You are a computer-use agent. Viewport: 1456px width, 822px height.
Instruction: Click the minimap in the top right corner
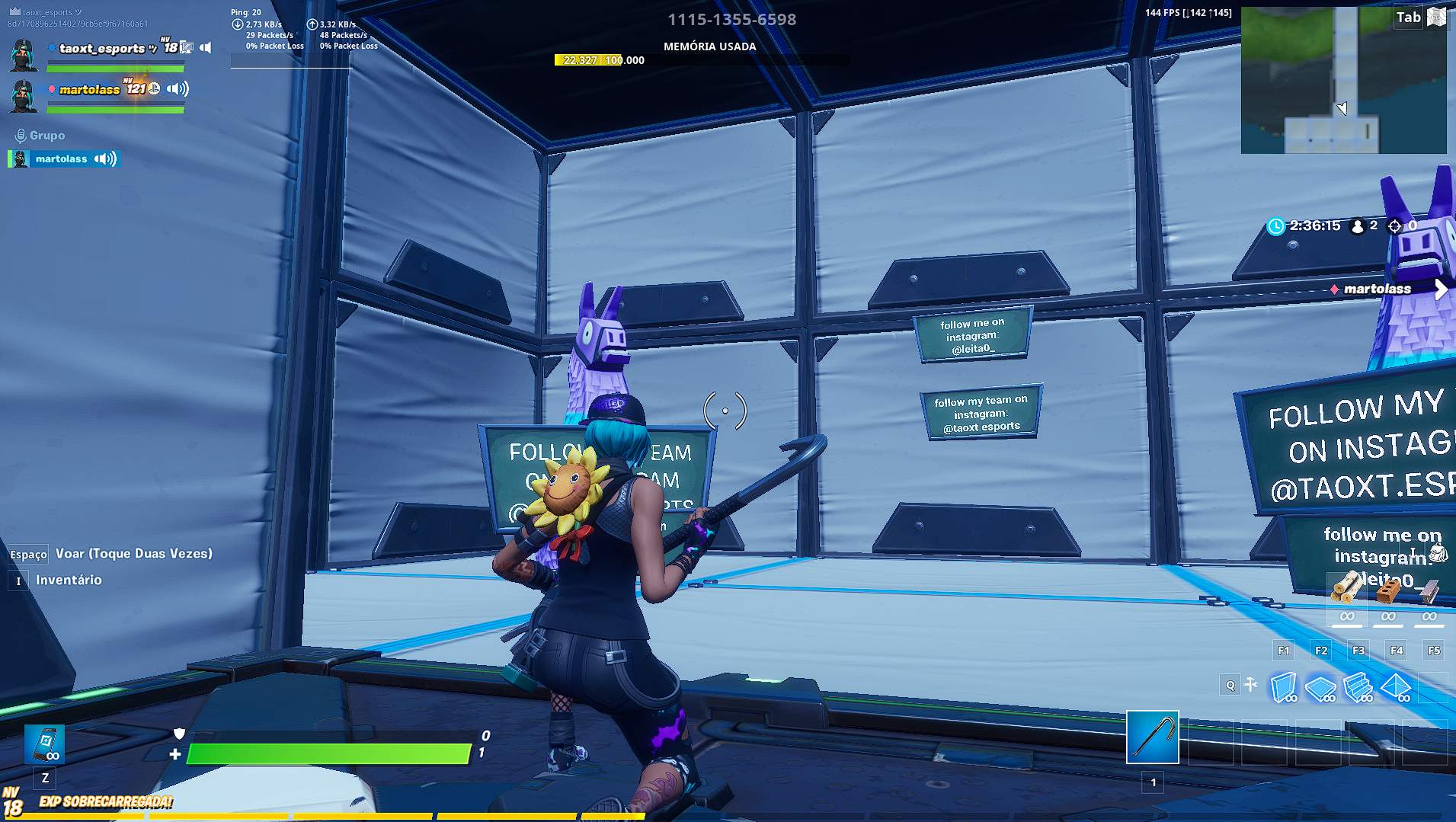[x=1343, y=80]
